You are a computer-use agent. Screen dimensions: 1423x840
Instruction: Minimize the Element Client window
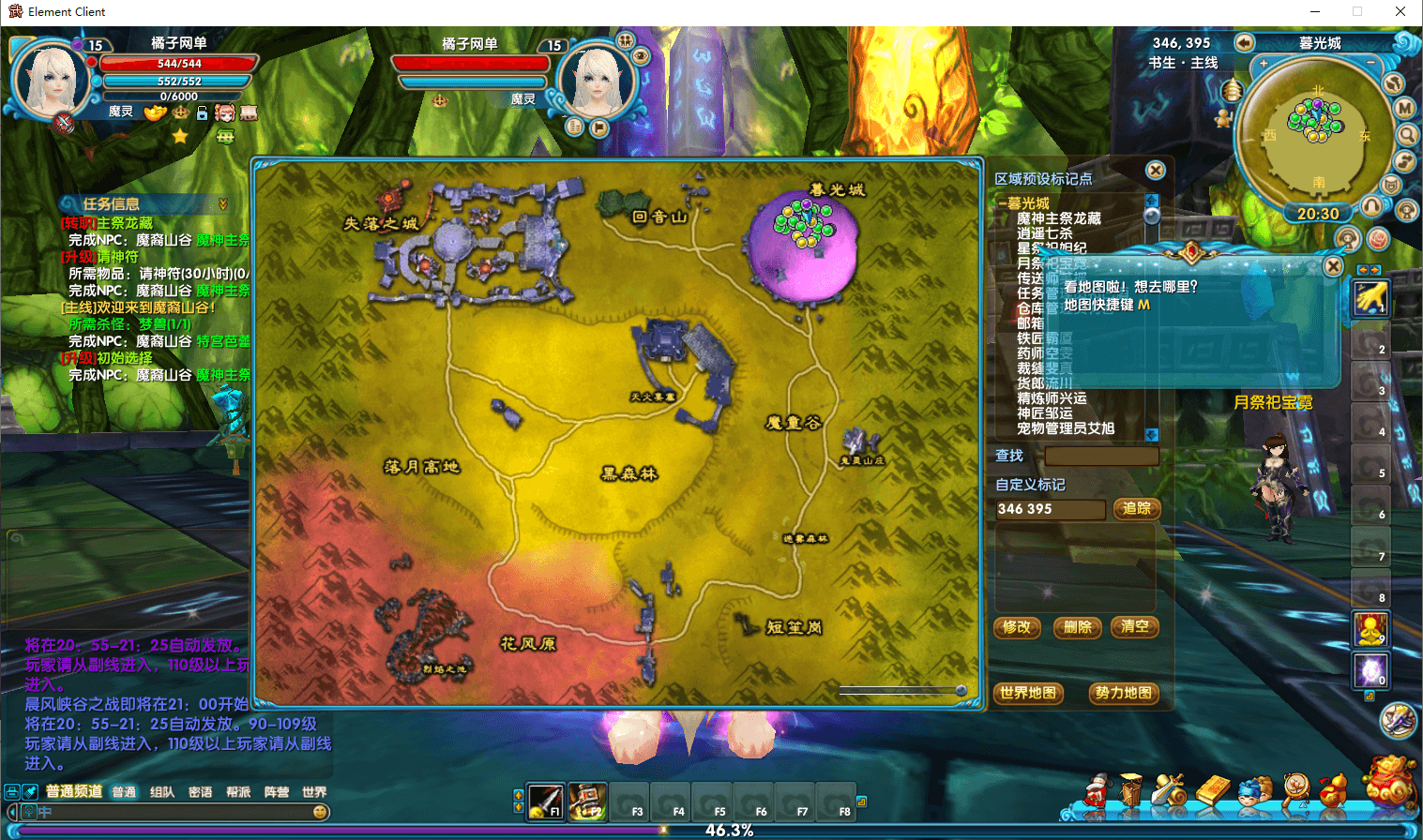(x=1315, y=11)
